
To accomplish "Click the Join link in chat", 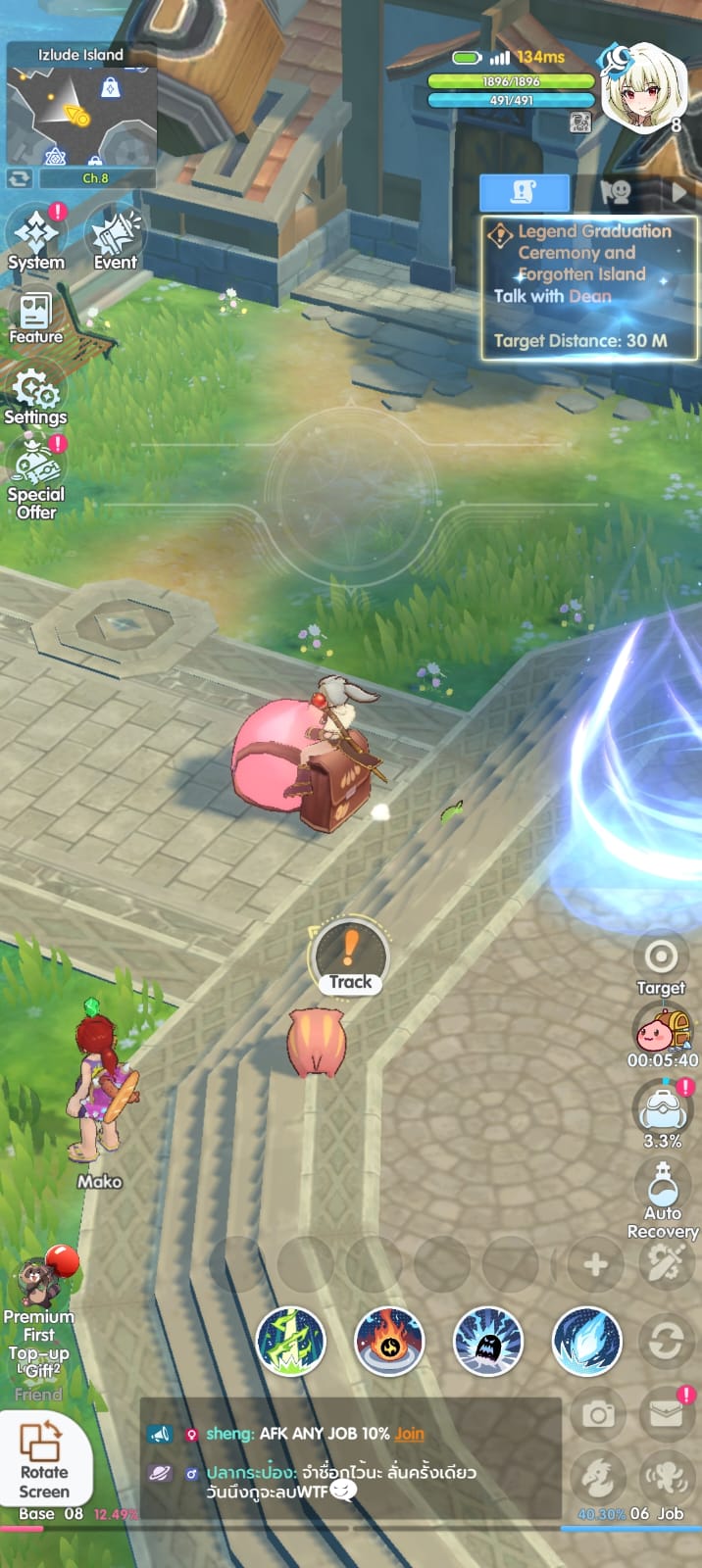I will (x=410, y=1433).
